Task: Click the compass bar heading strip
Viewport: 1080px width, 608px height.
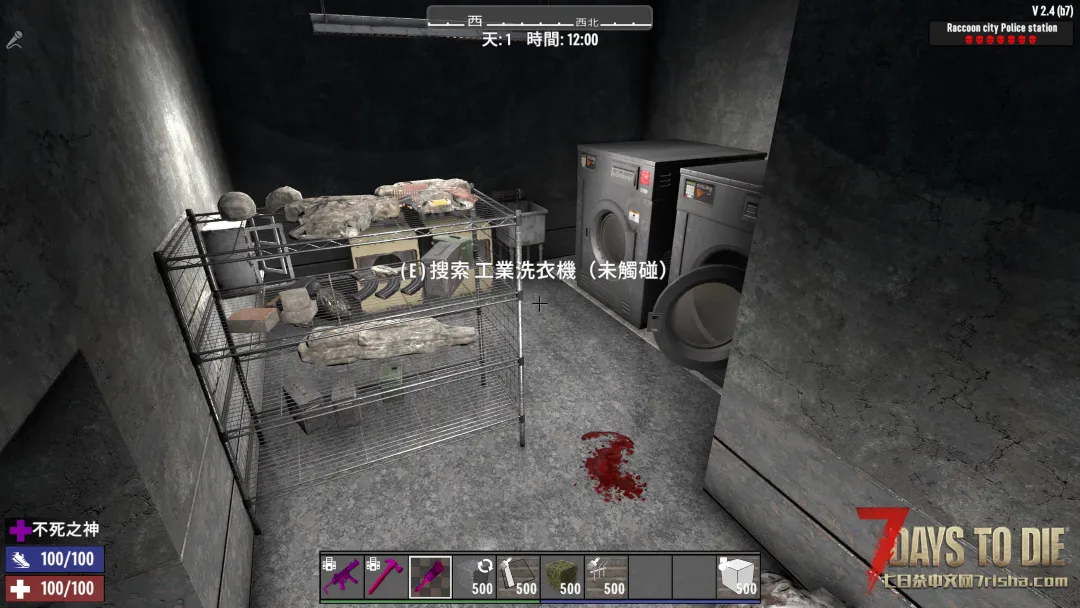Action: pyautogui.click(x=540, y=19)
